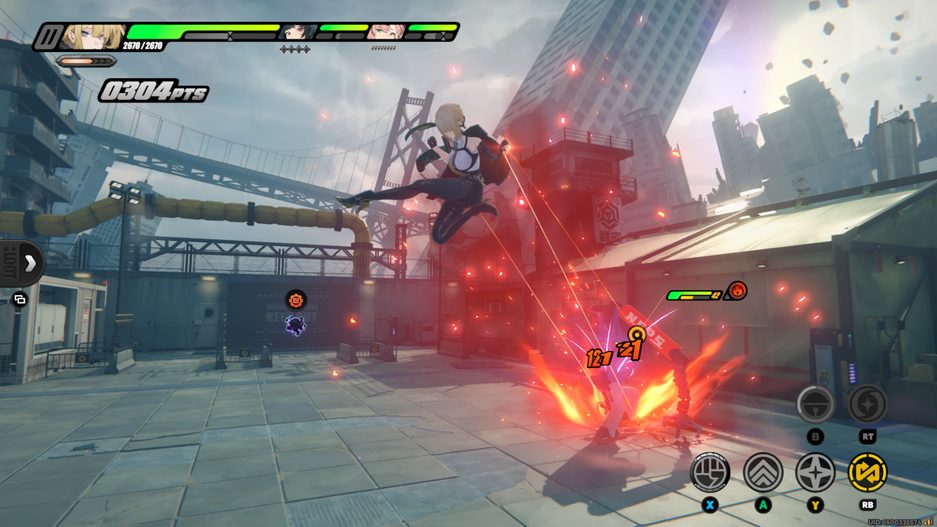Tap the triple-chevron dodge button
937x527 pixels.
[x=763, y=472]
